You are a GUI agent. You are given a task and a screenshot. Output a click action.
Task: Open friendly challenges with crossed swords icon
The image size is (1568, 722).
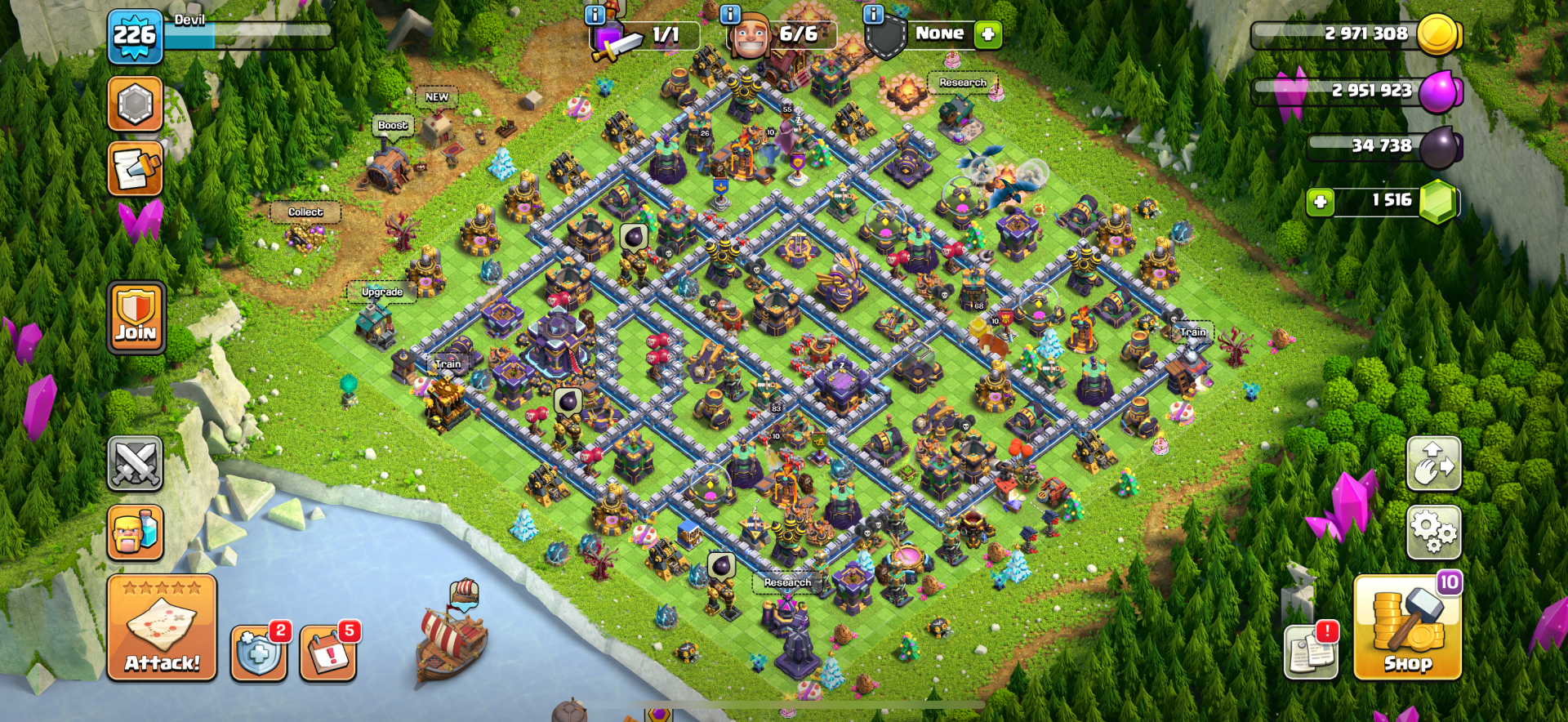(x=136, y=461)
